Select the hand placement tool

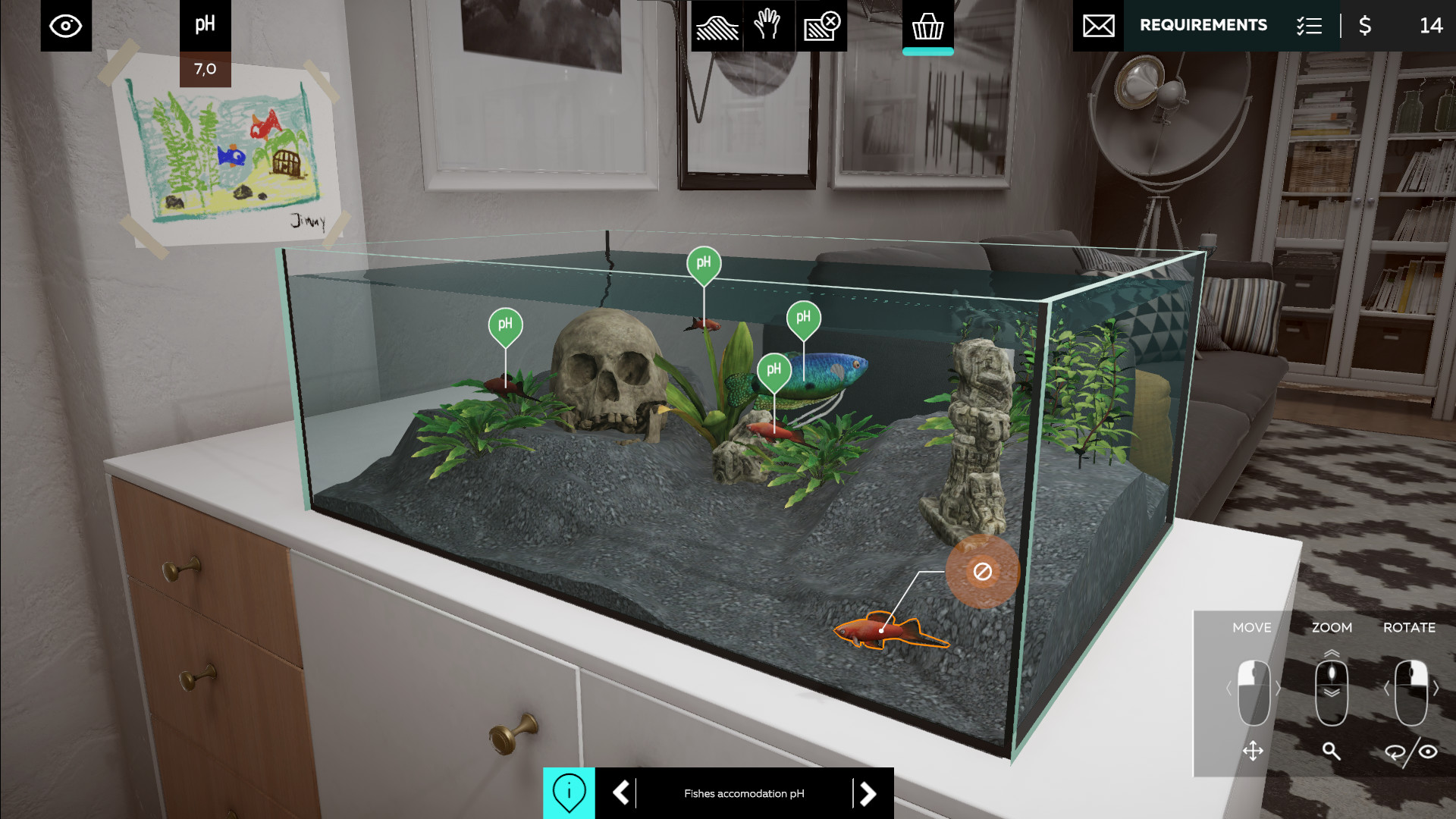[x=769, y=25]
